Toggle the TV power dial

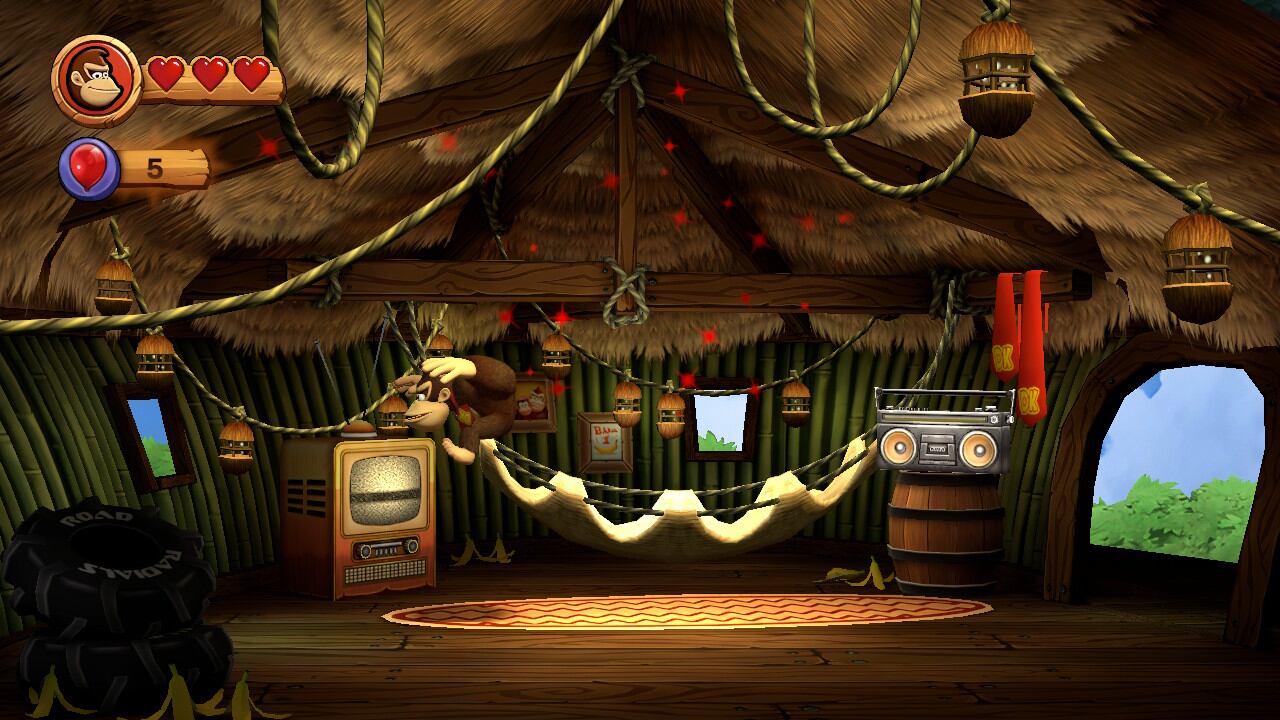click(365, 549)
